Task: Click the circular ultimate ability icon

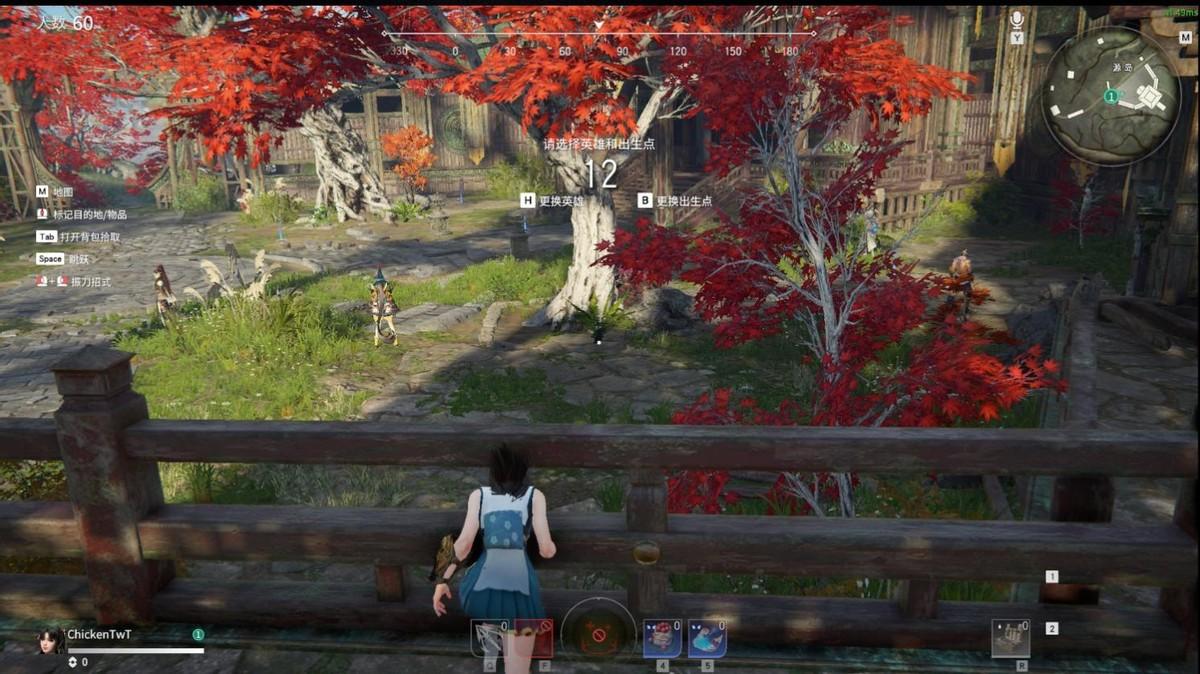Action: 598,634
